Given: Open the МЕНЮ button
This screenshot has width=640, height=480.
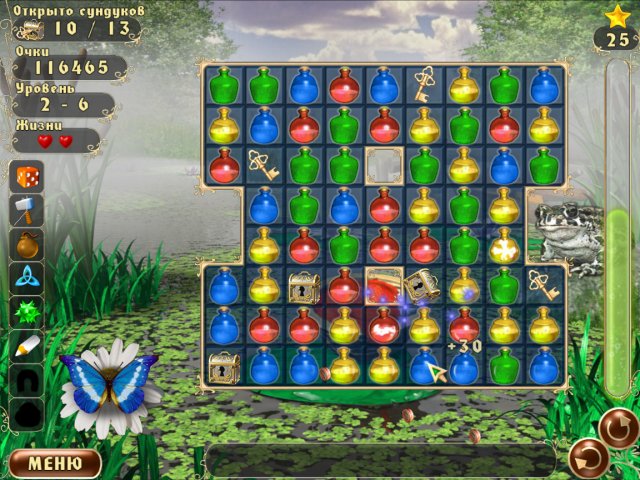Looking at the screenshot, I should pyautogui.click(x=55, y=463).
